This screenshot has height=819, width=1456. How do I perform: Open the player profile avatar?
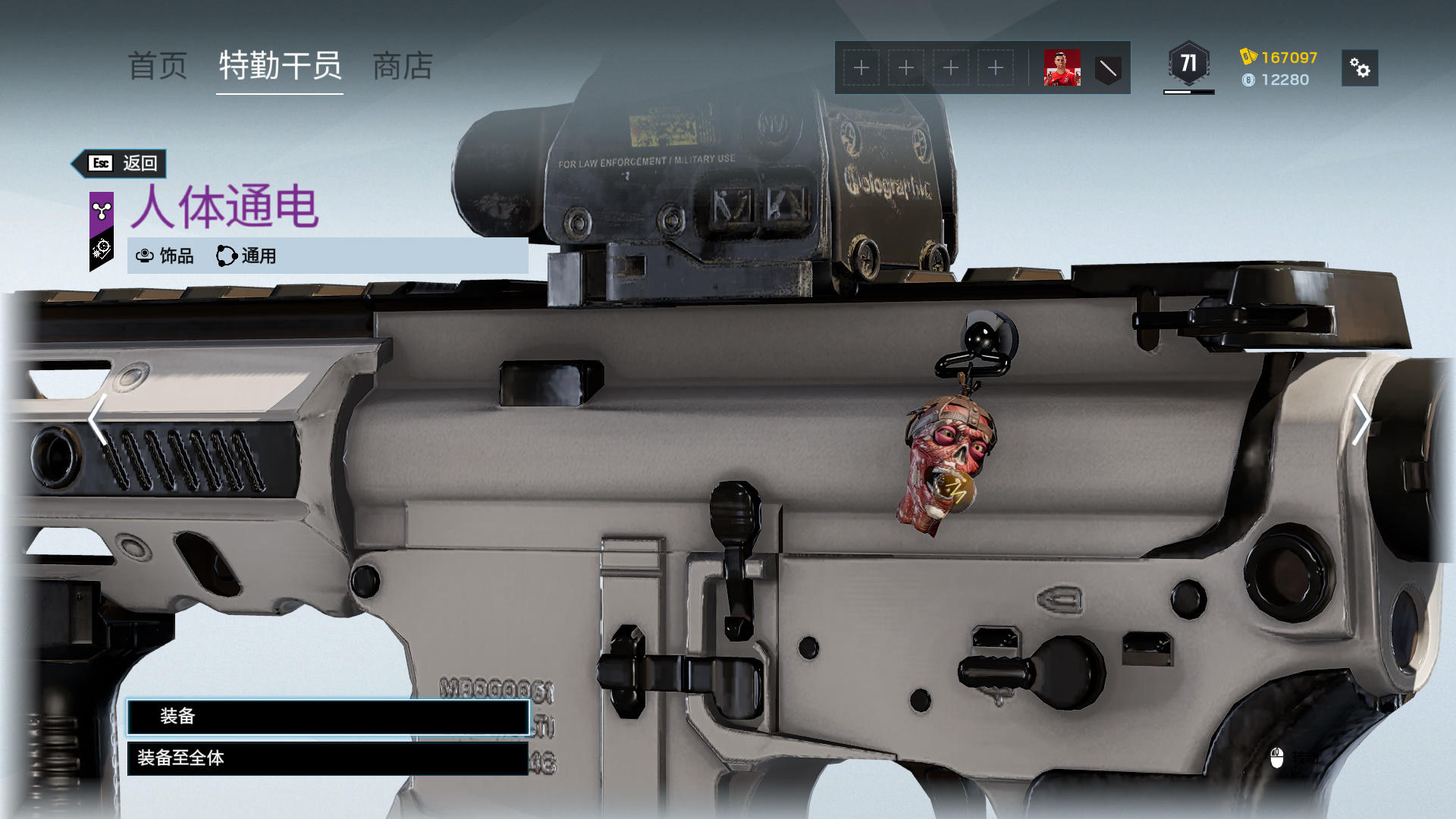click(1062, 68)
